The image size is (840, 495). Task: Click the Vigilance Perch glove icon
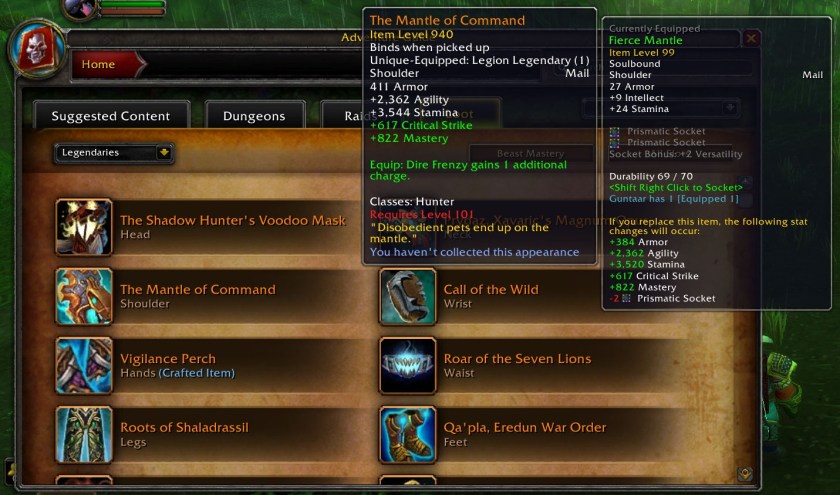coord(84,365)
